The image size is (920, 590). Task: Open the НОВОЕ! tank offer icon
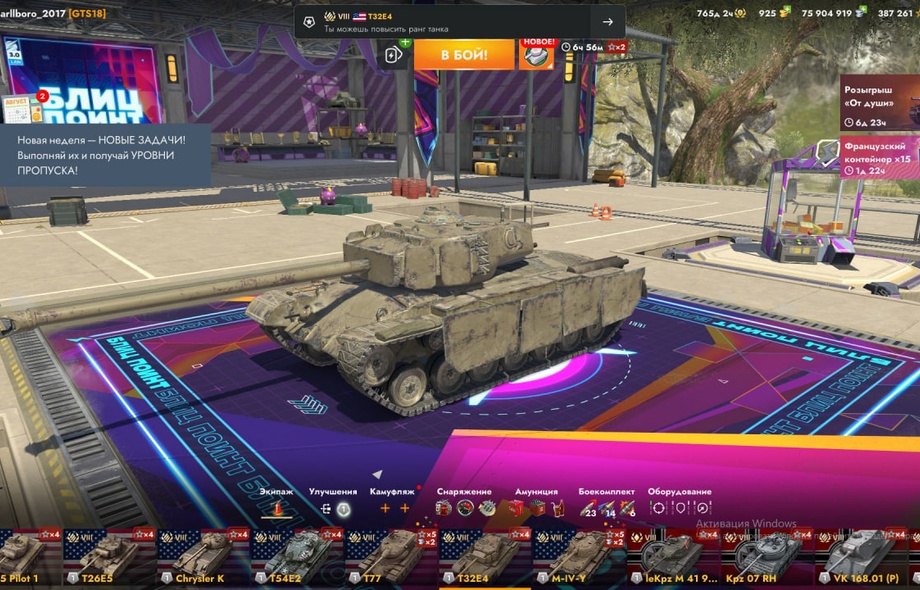[x=536, y=54]
